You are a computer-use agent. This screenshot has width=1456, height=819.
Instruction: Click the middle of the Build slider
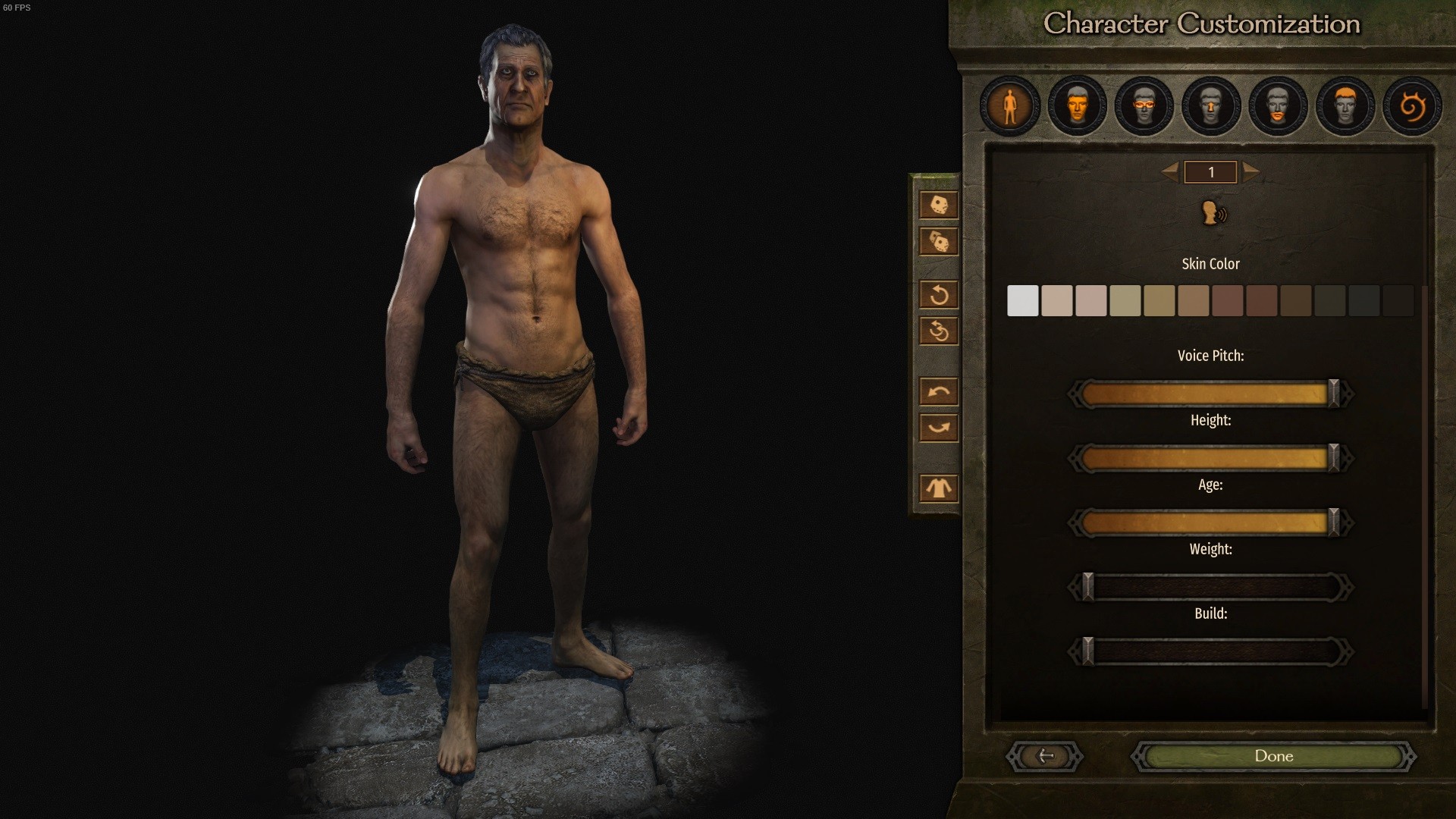(x=1210, y=652)
